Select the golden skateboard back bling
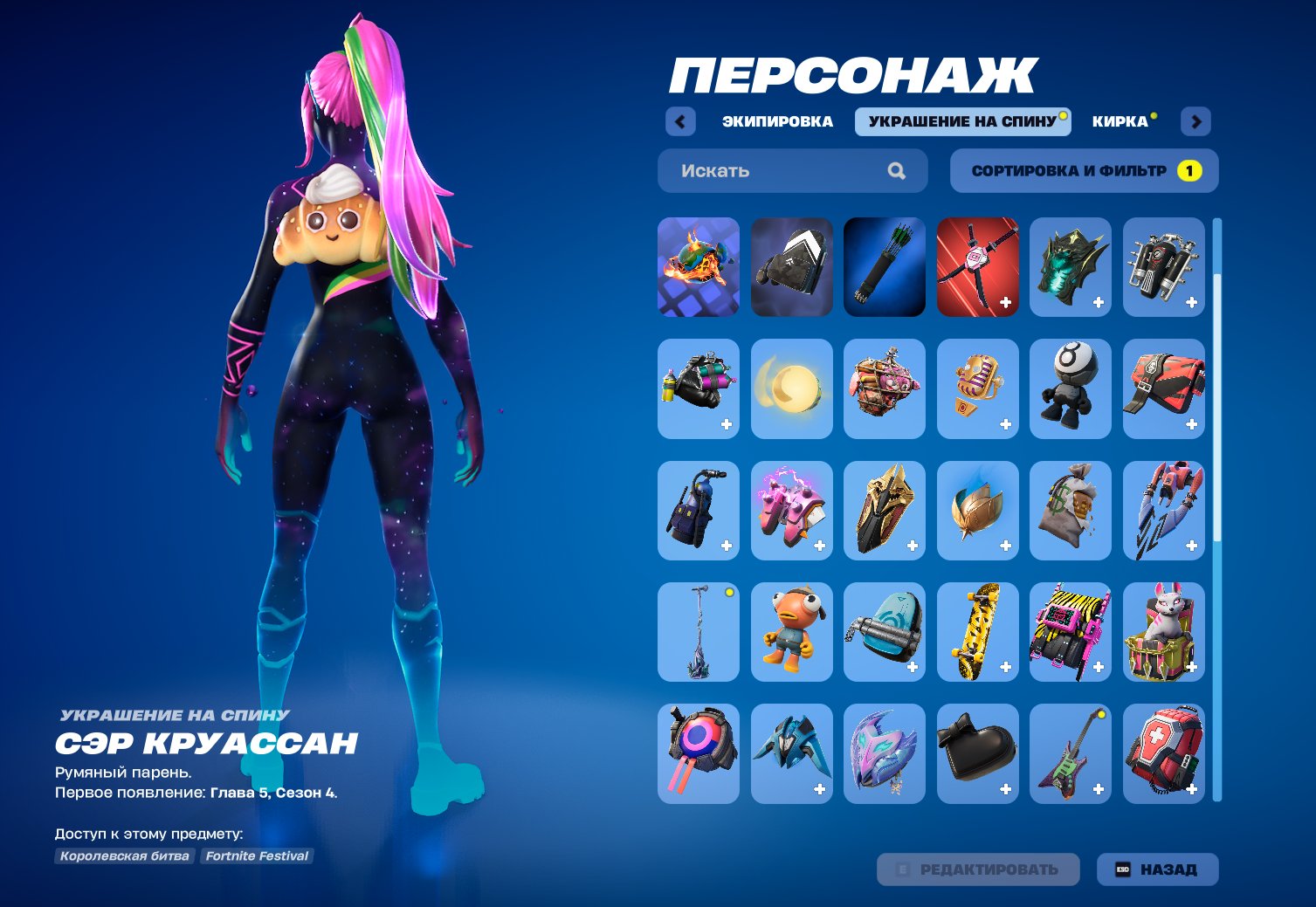The image size is (1316, 907). pos(977,632)
